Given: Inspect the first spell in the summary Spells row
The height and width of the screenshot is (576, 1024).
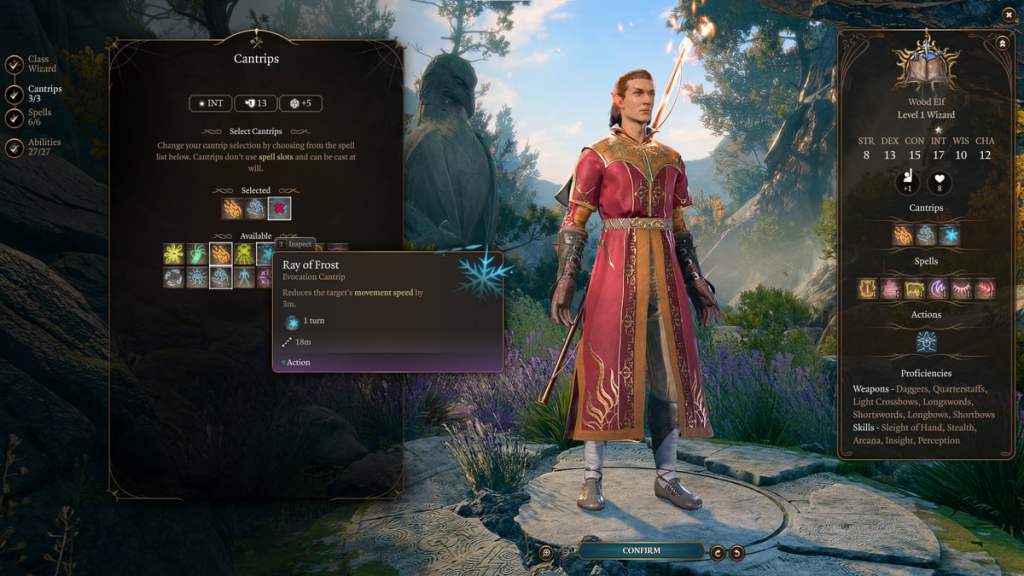Looking at the screenshot, I should click(x=867, y=289).
